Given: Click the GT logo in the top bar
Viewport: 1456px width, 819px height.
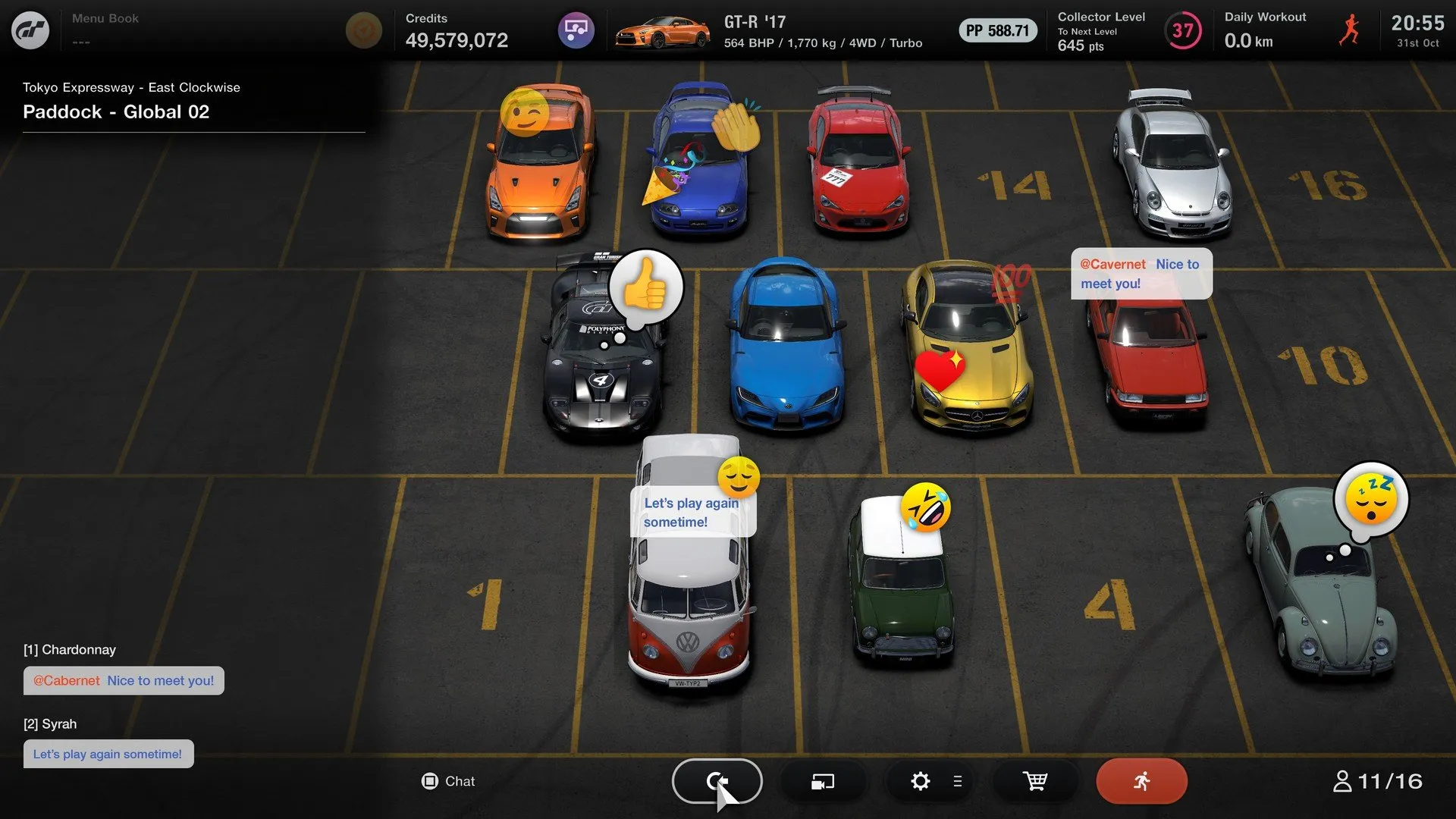Looking at the screenshot, I should 30,30.
